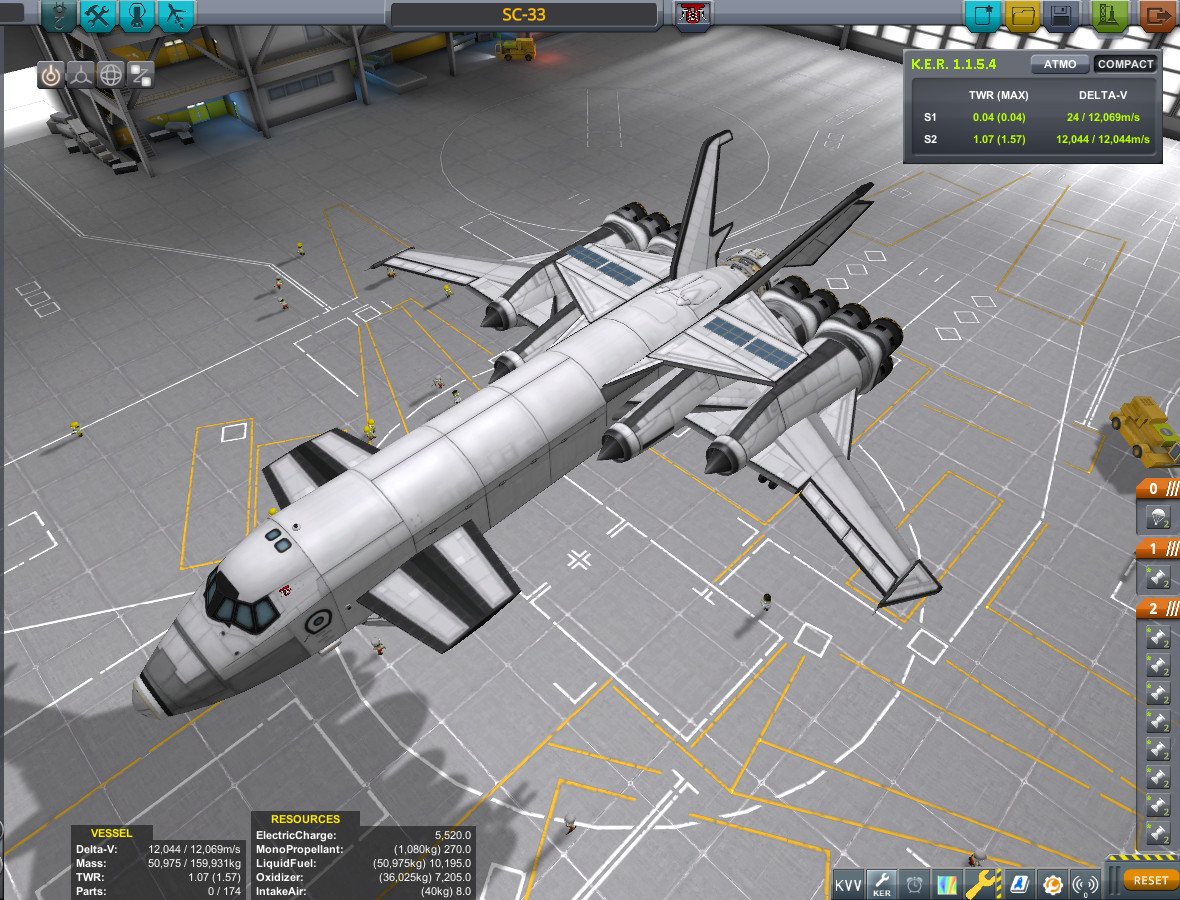Select the parachute icon in stage 0
This screenshot has width=1180, height=900.
tap(1158, 518)
